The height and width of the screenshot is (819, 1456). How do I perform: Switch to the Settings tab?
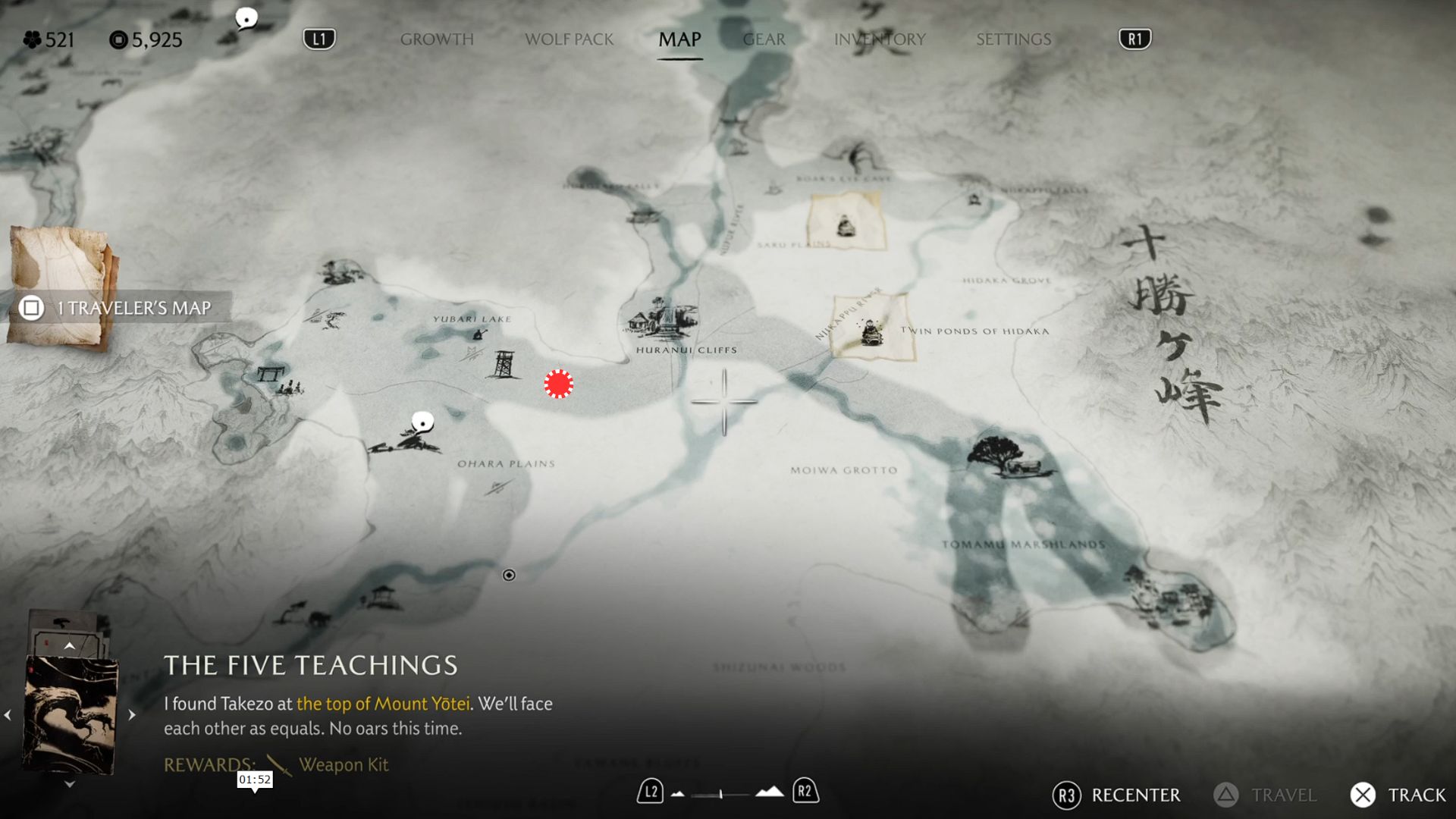click(x=1013, y=39)
